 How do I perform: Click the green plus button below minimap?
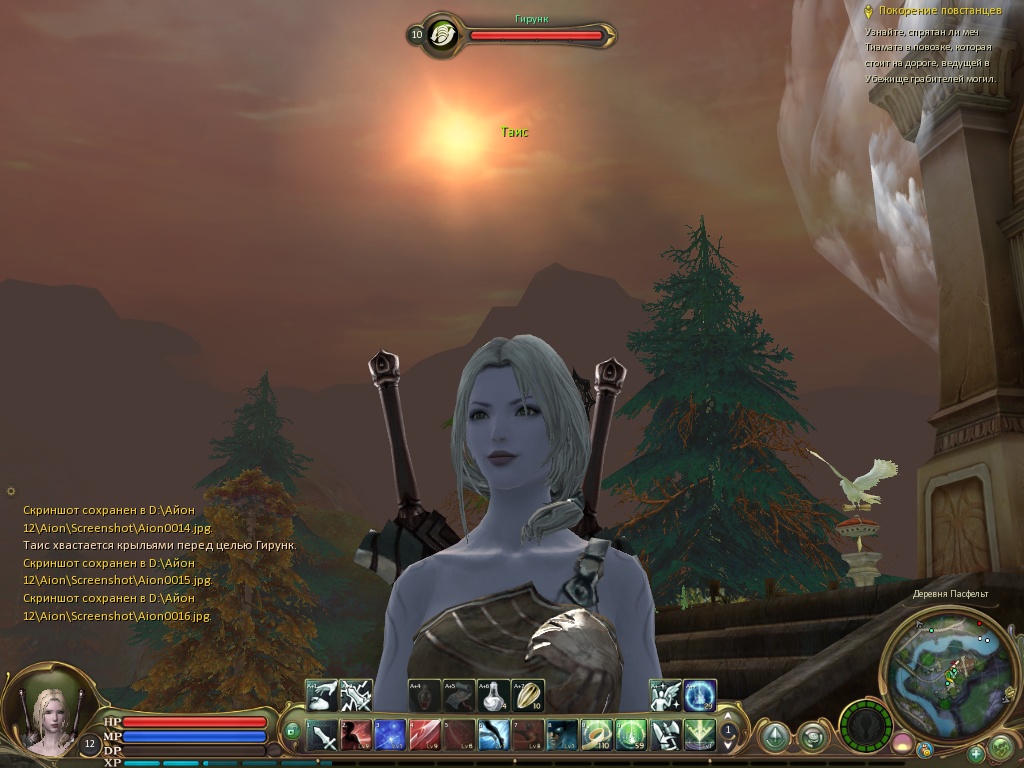point(975,753)
